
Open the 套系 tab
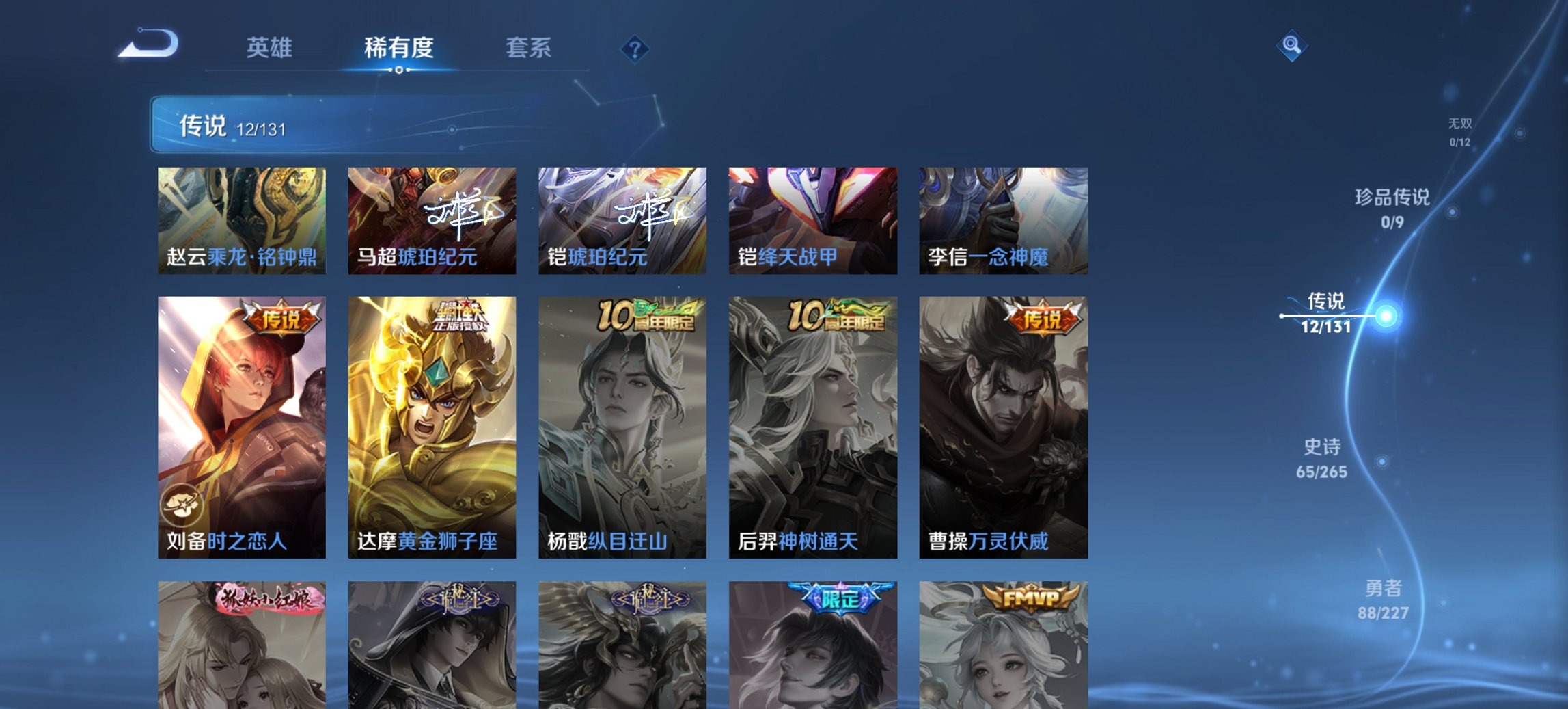529,48
